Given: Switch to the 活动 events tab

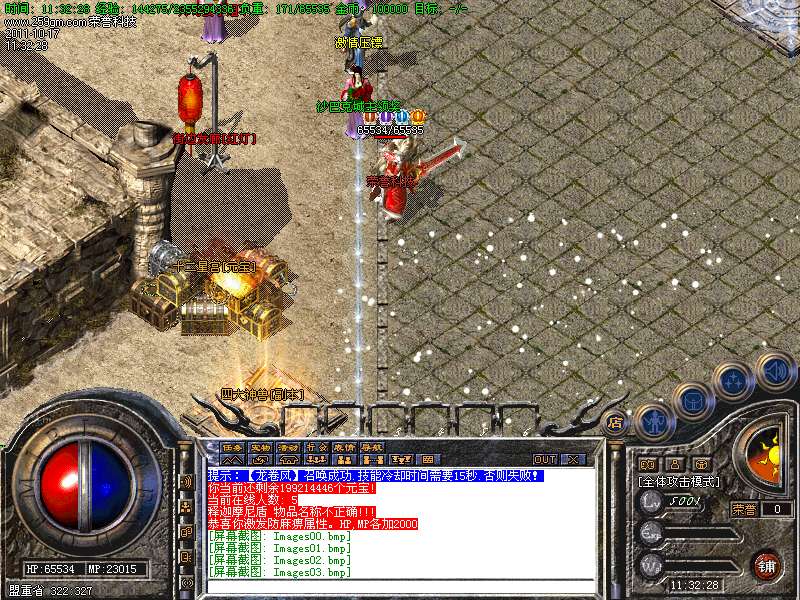Looking at the screenshot, I should pyautogui.click(x=289, y=446).
